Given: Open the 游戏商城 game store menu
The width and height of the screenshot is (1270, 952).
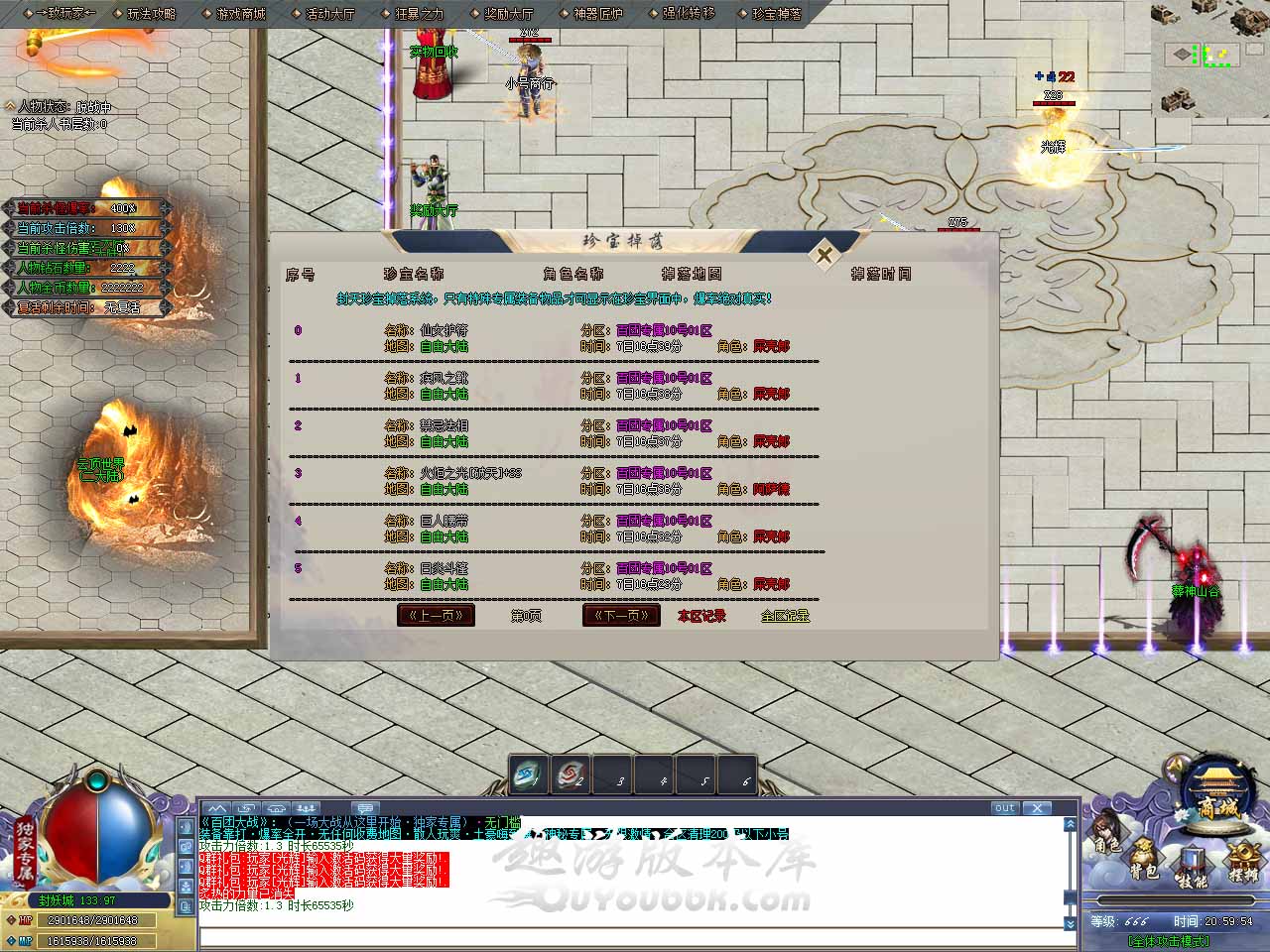Looking at the screenshot, I should tap(240, 14).
